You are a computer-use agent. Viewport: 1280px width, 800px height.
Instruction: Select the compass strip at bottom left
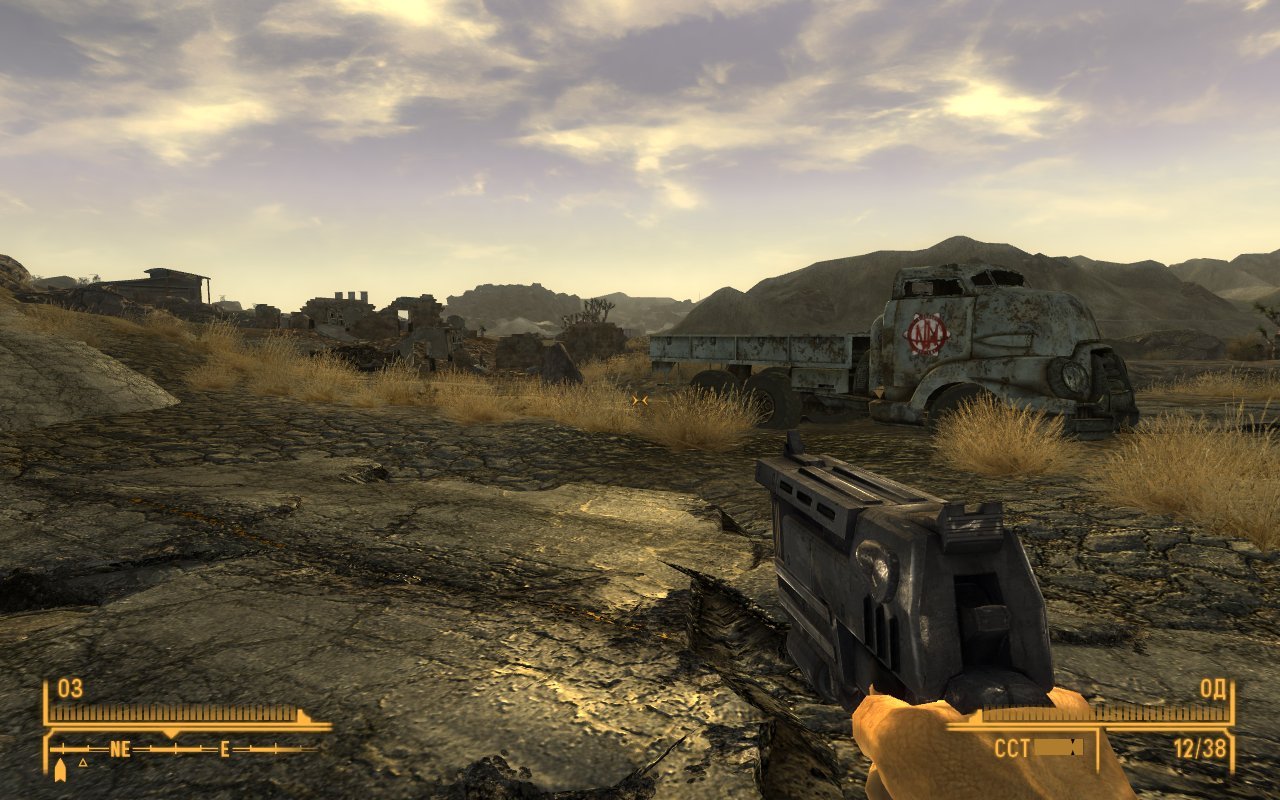pos(170,748)
